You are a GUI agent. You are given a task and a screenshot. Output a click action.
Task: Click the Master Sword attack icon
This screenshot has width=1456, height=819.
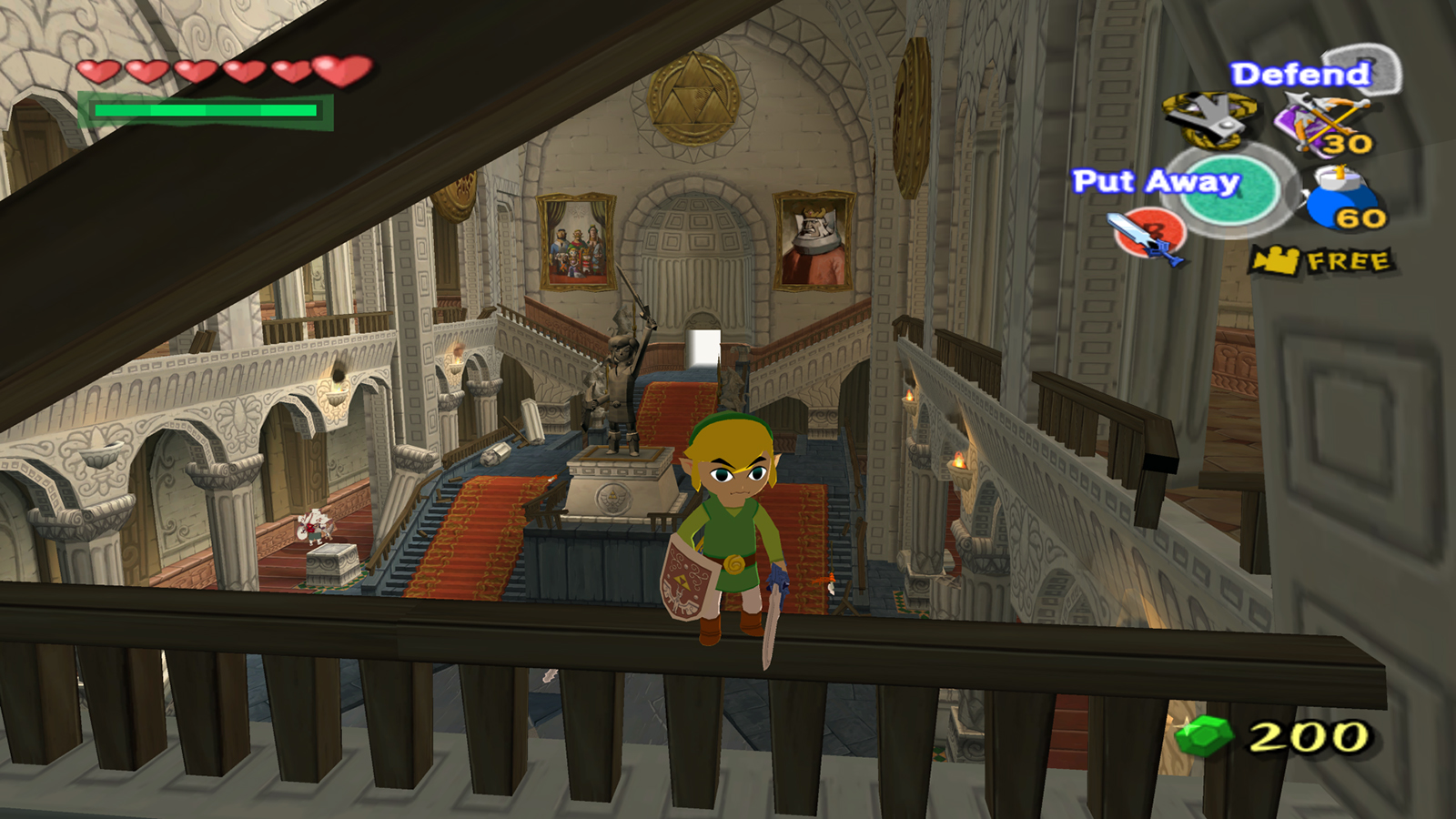1149,235
